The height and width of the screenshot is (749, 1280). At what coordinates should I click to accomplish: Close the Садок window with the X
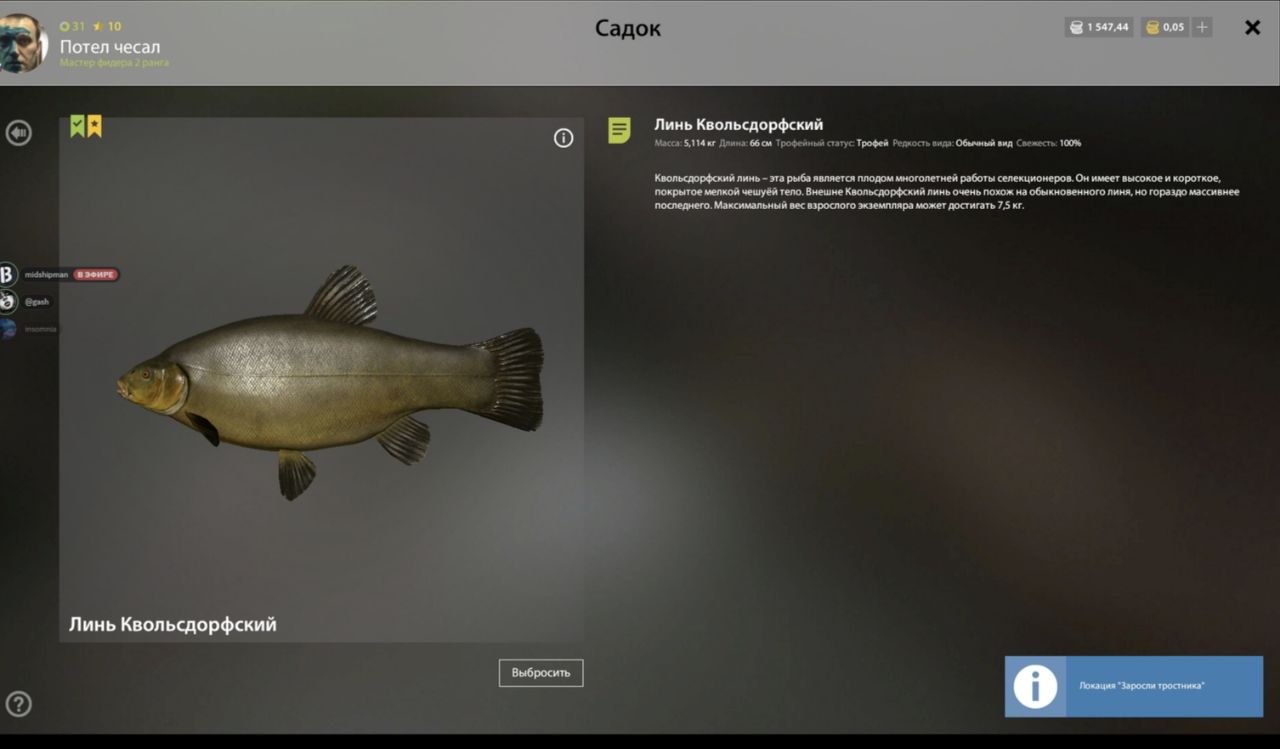tap(1252, 28)
